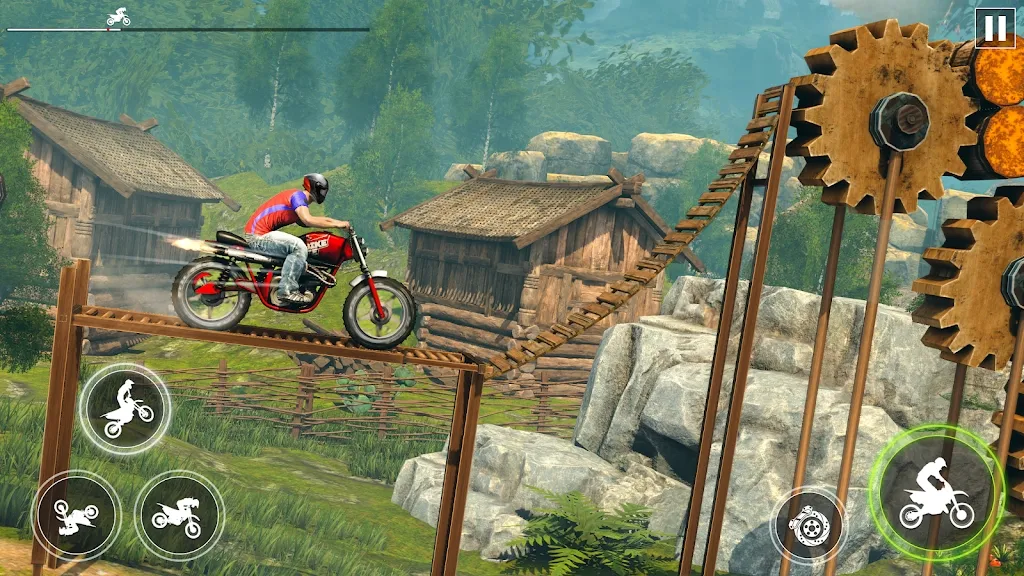Trigger the wheelie stunt button
The width and height of the screenshot is (1024, 576).
pos(126,408)
